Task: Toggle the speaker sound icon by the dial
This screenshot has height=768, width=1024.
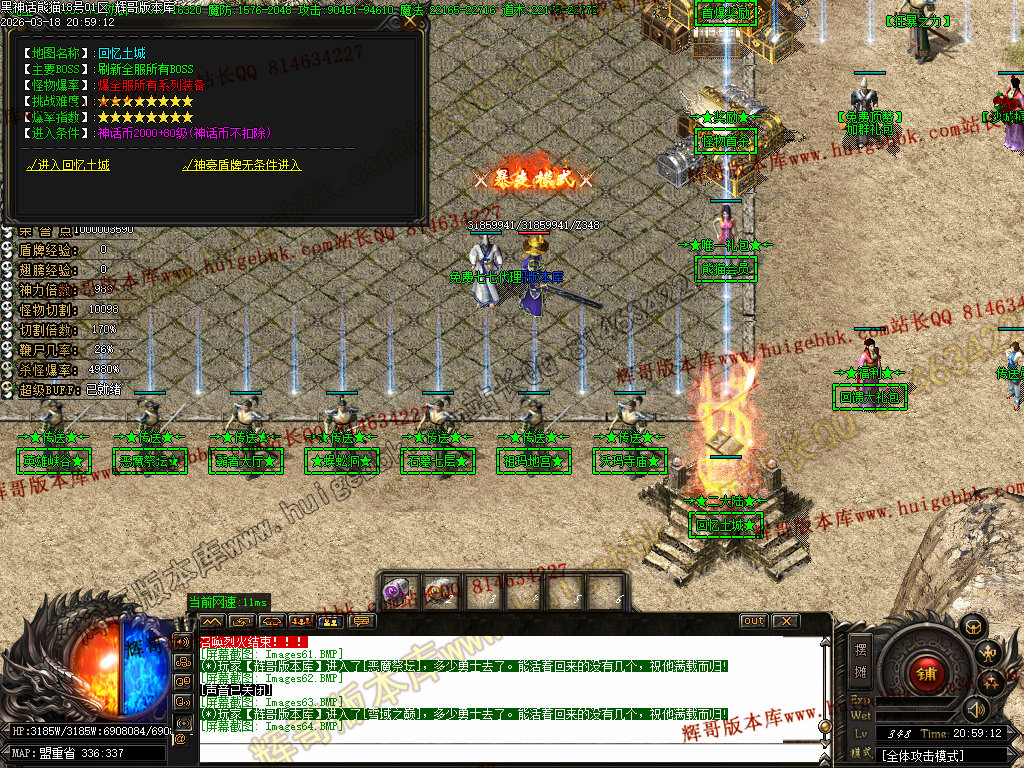Action: click(x=976, y=709)
